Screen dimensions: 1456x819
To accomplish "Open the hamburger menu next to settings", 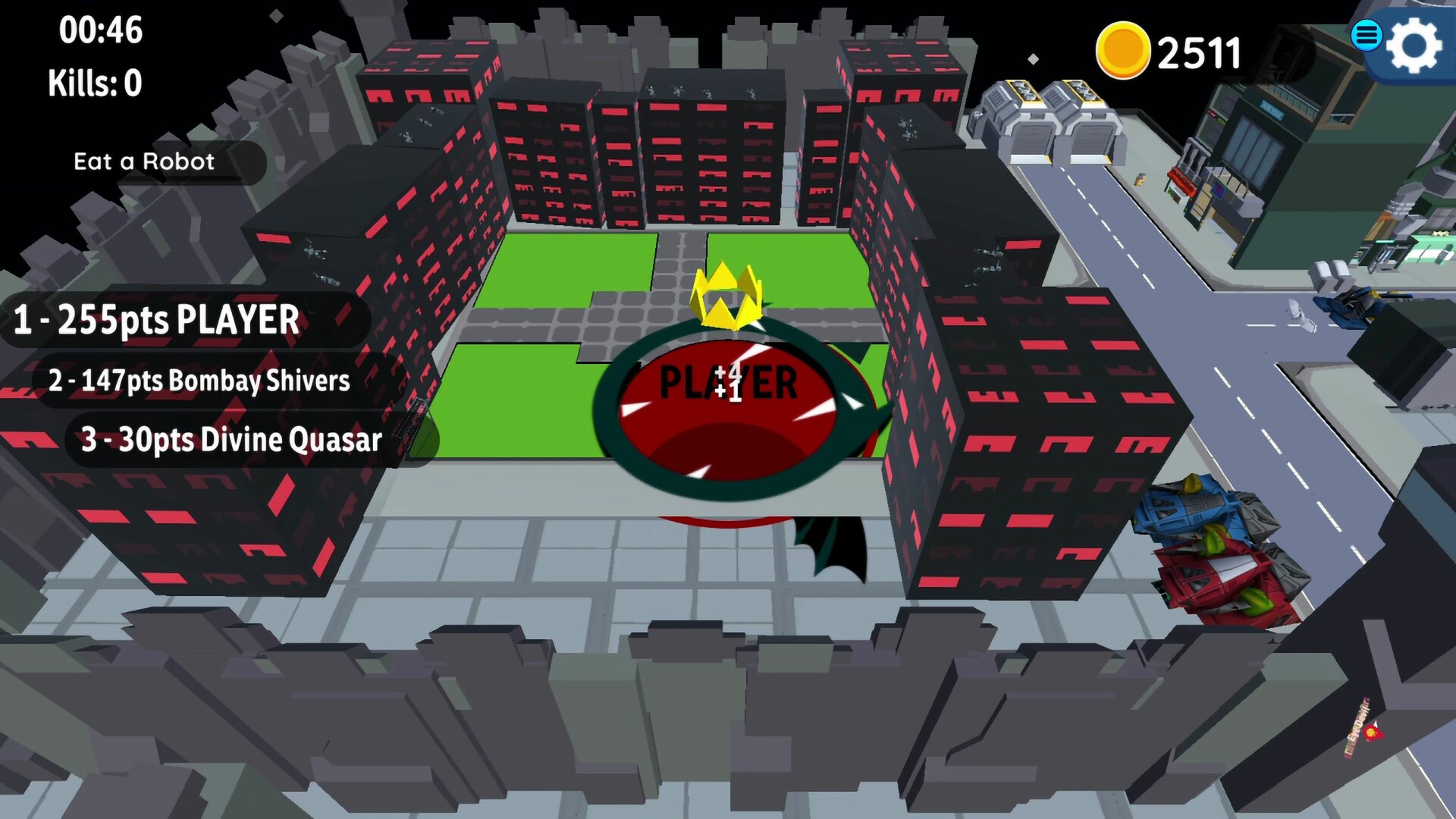I will click(1367, 36).
